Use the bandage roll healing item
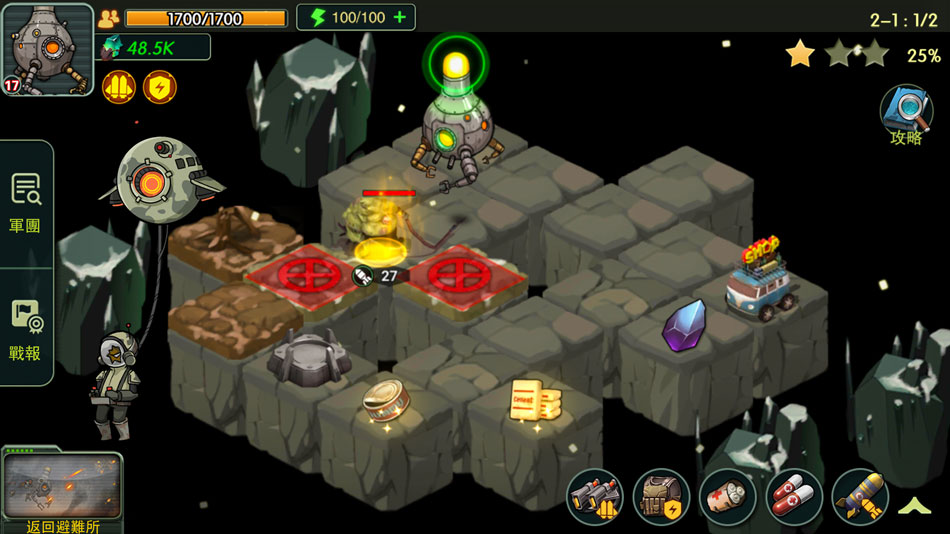 click(x=727, y=497)
